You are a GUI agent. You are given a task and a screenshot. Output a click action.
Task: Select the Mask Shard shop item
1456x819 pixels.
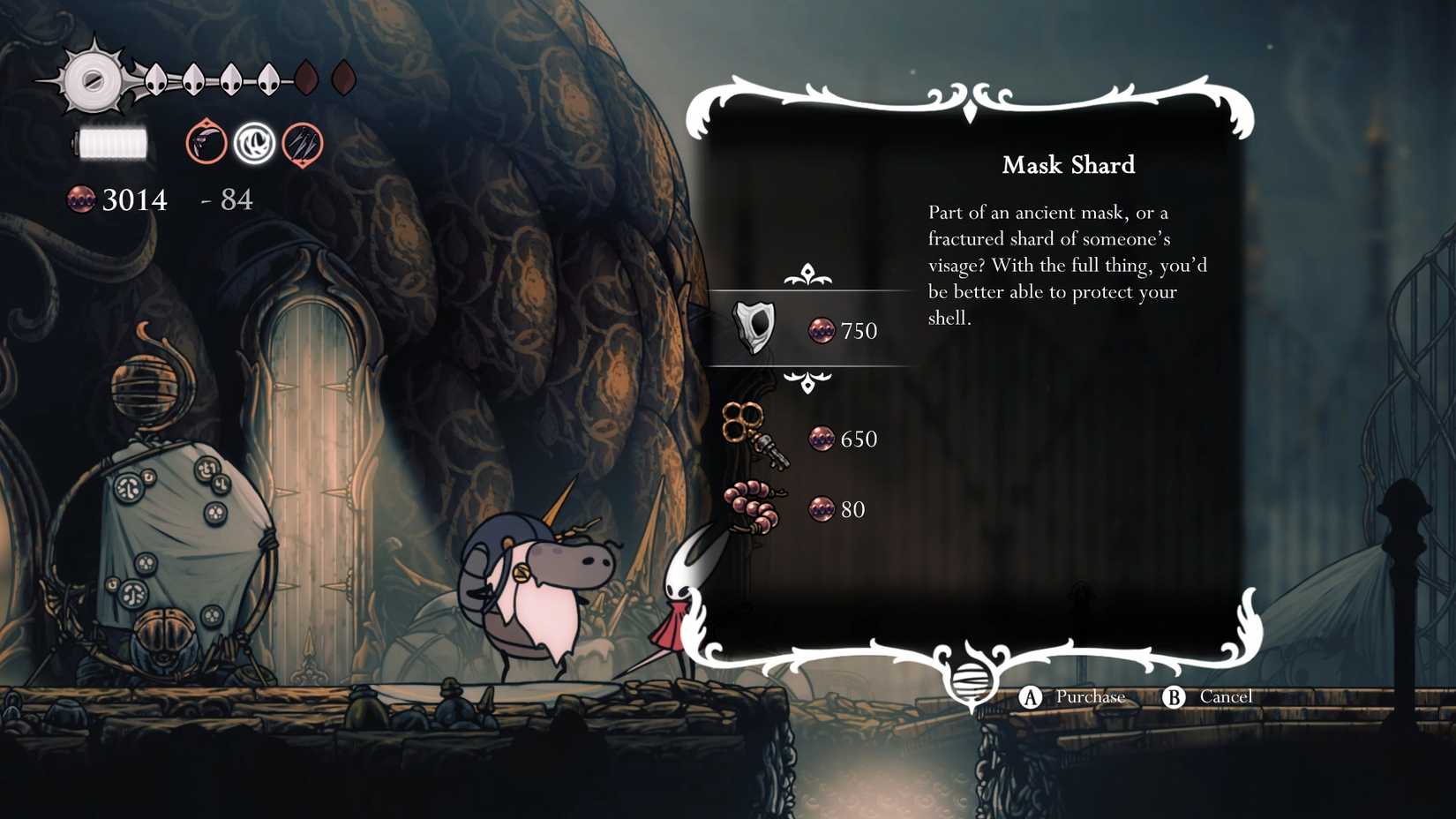[x=756, y=328]
